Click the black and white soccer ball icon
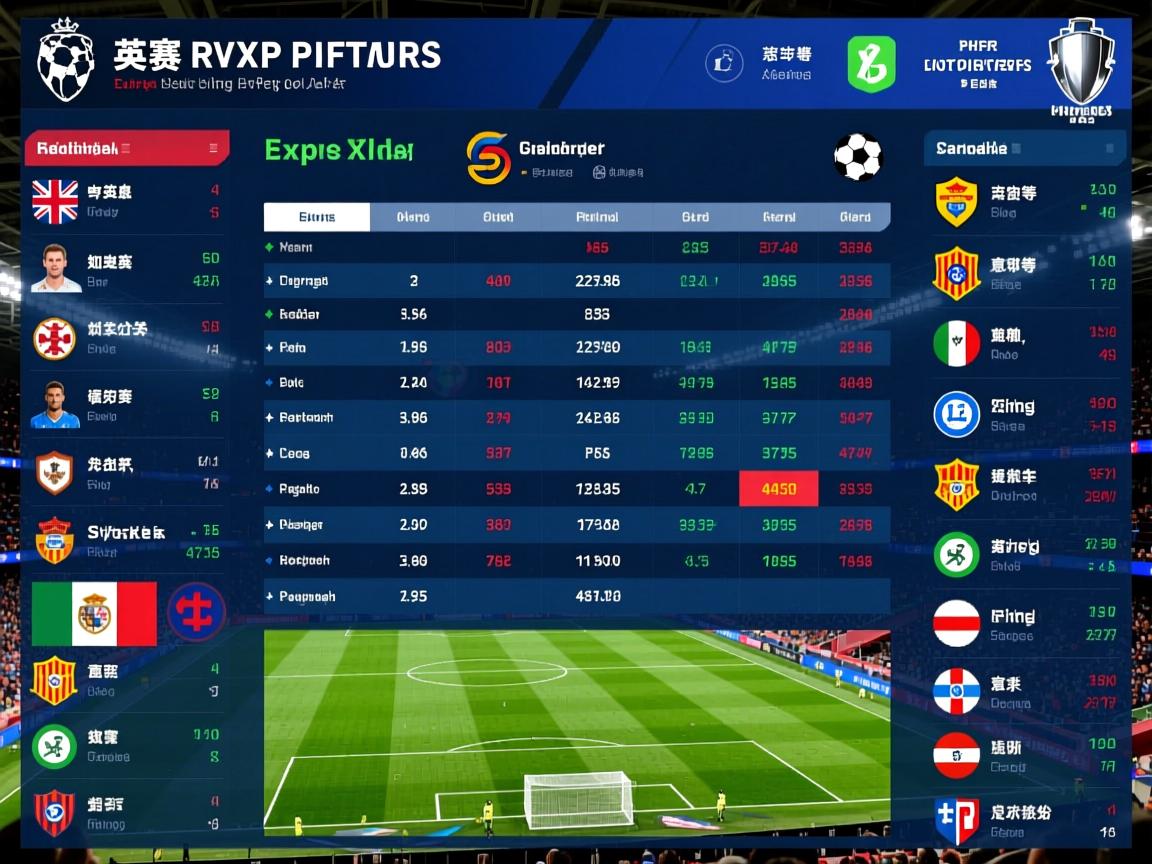 (x=858, y=158)
